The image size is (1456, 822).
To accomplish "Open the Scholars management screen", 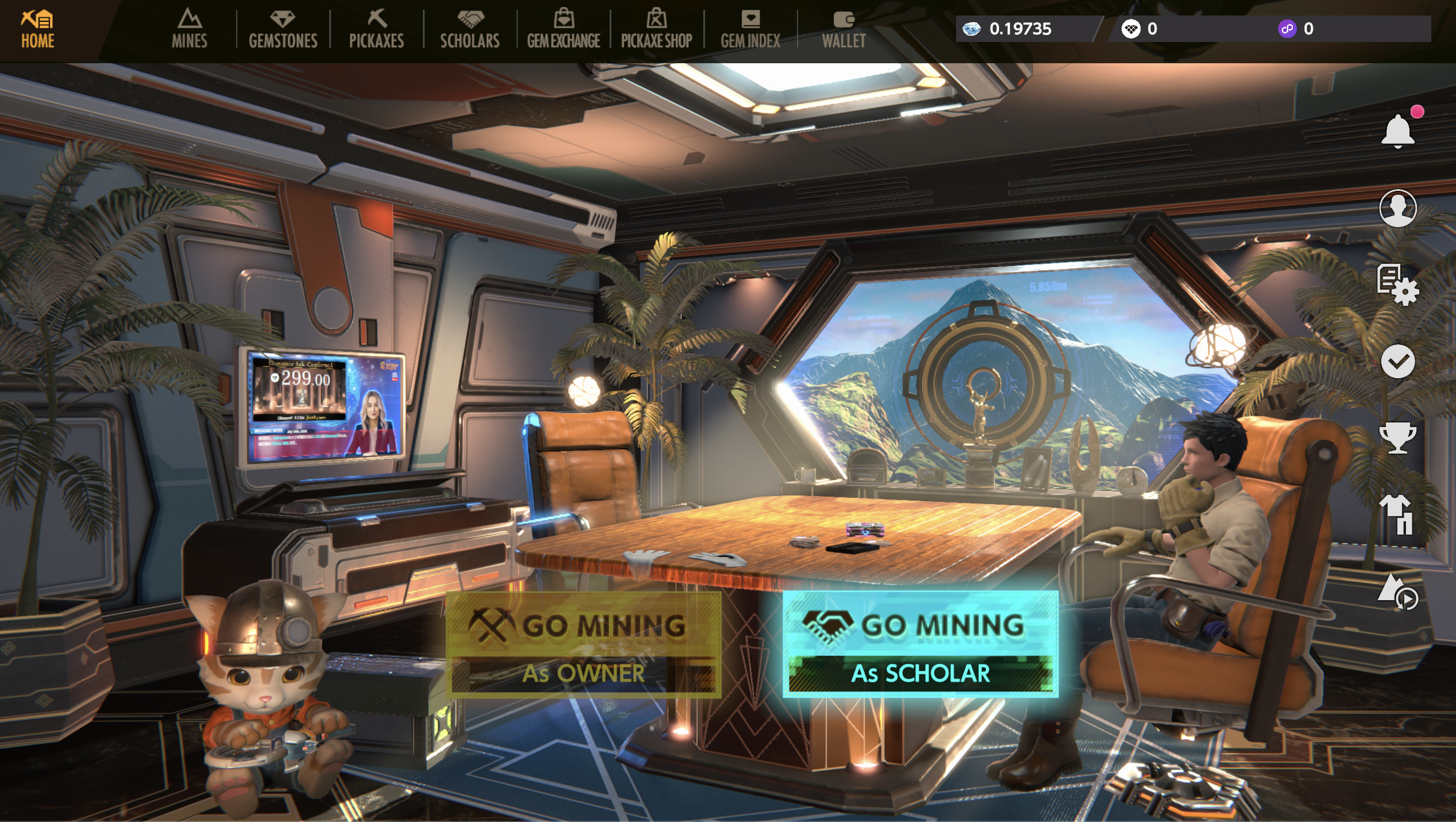I will pos(469,29).
